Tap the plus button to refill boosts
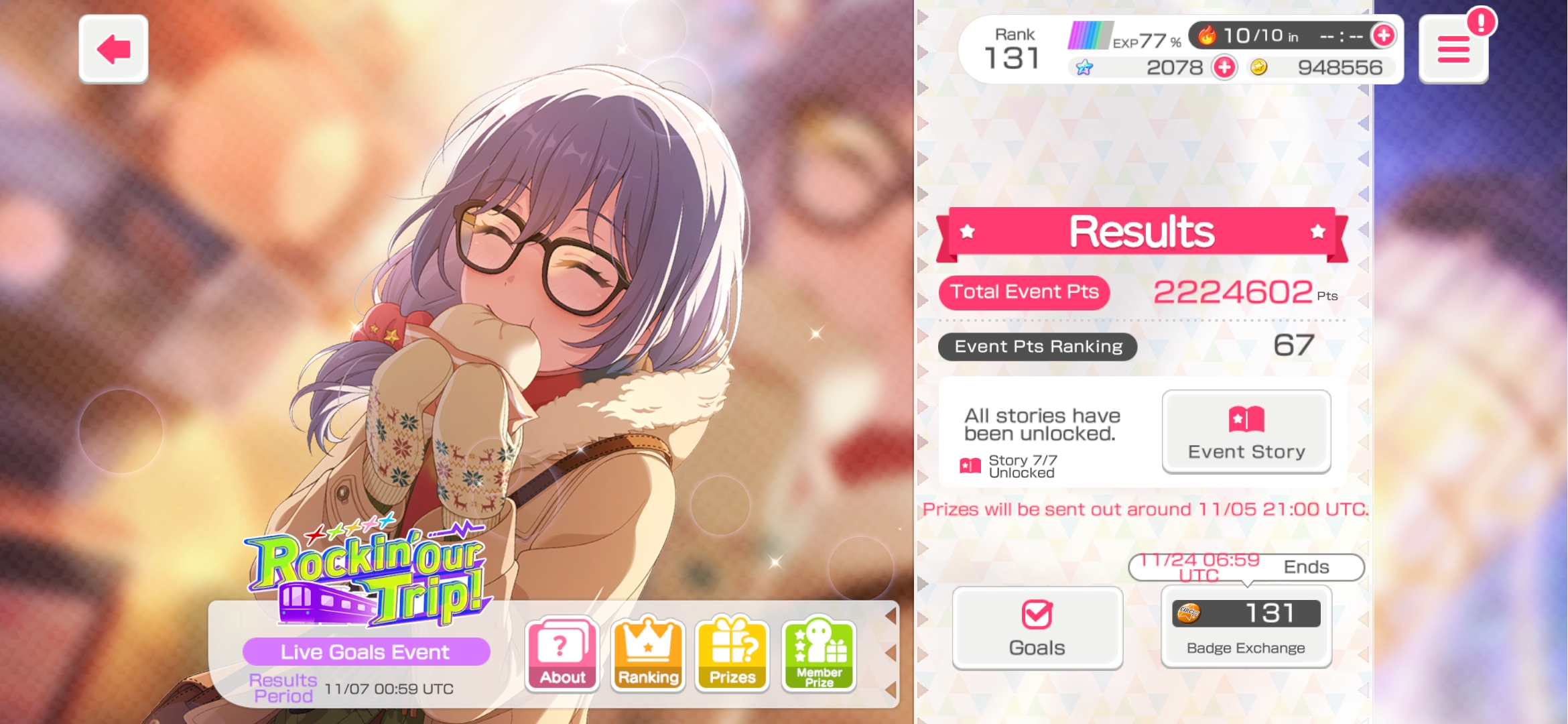 point(1383,36)
